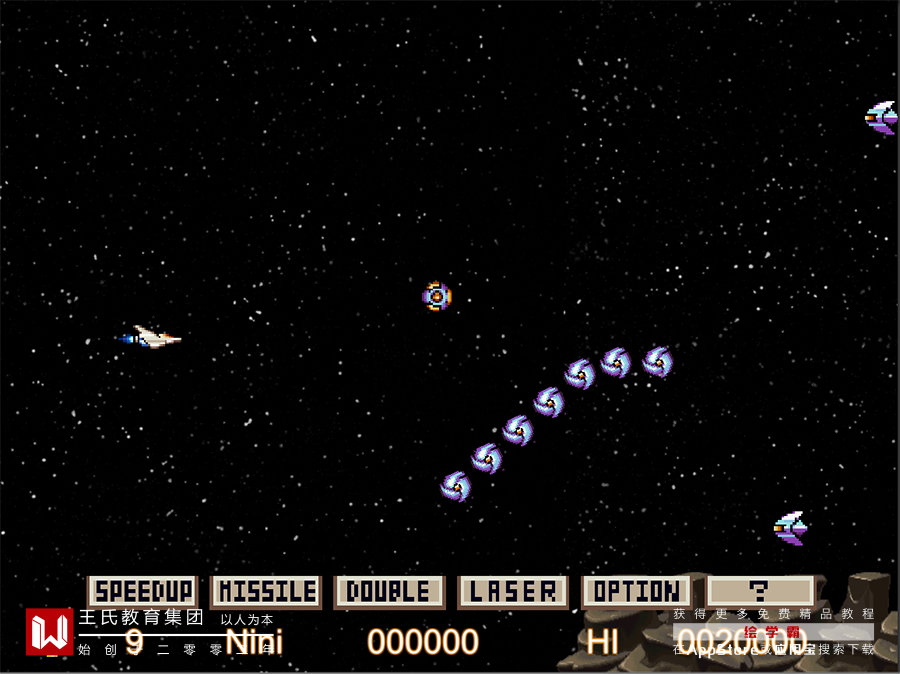Pick the LASER power-up slot
900x674 pixels.
[x=513, y=591]
